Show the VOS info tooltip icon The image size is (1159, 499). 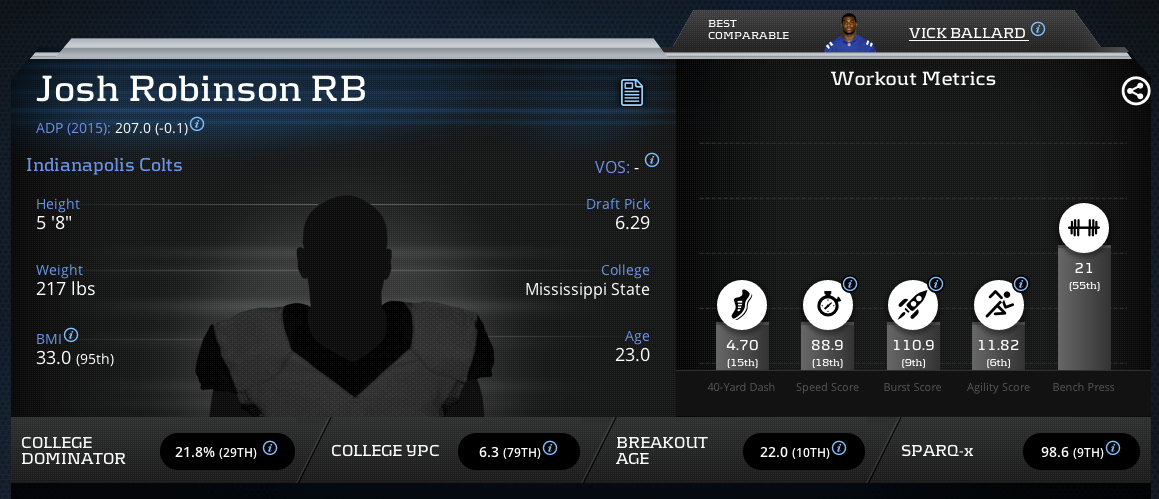(652, 160)
